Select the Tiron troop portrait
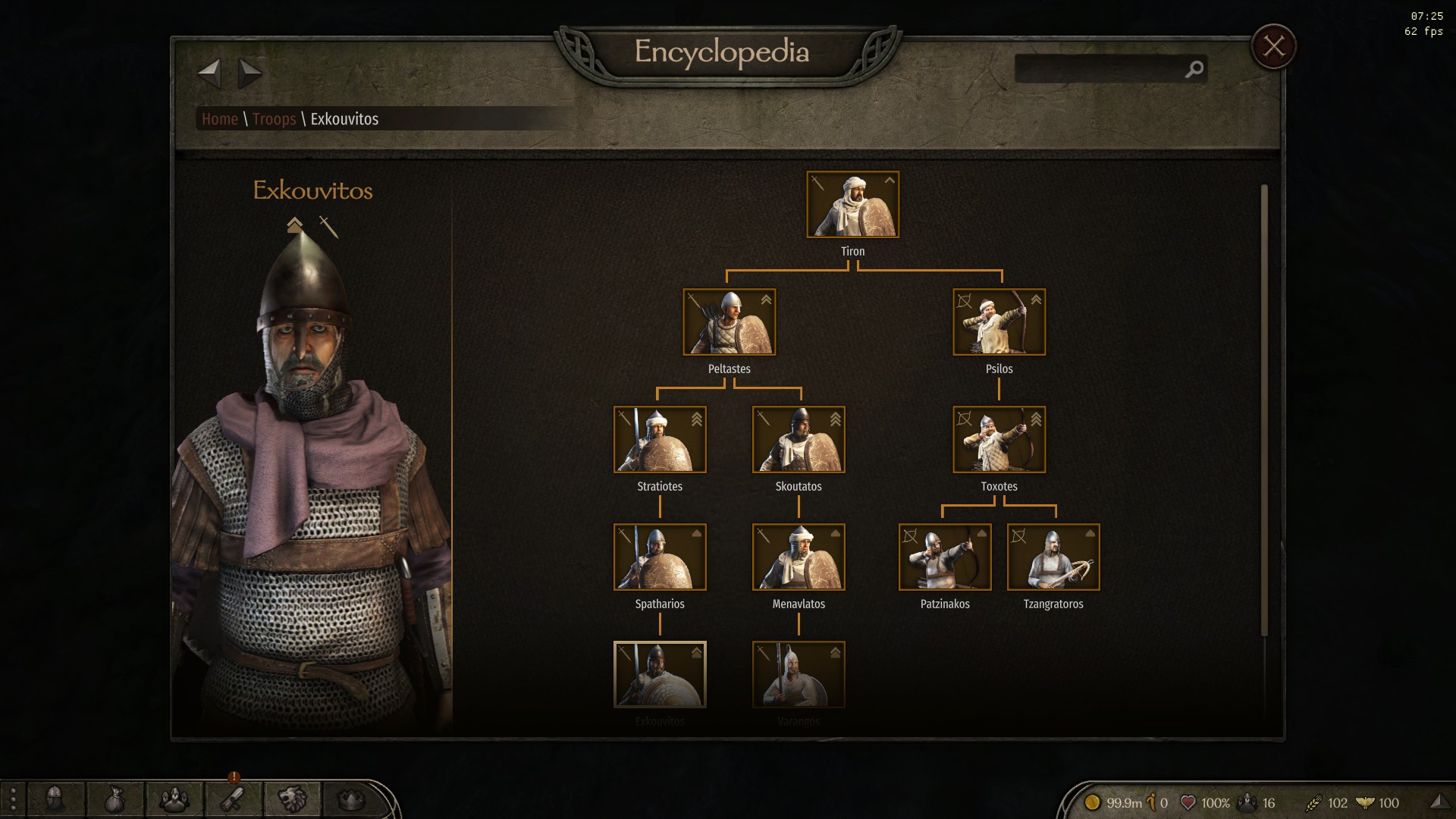The height and width of the screenshot is (819, 1456). click(x=852, y=205)
